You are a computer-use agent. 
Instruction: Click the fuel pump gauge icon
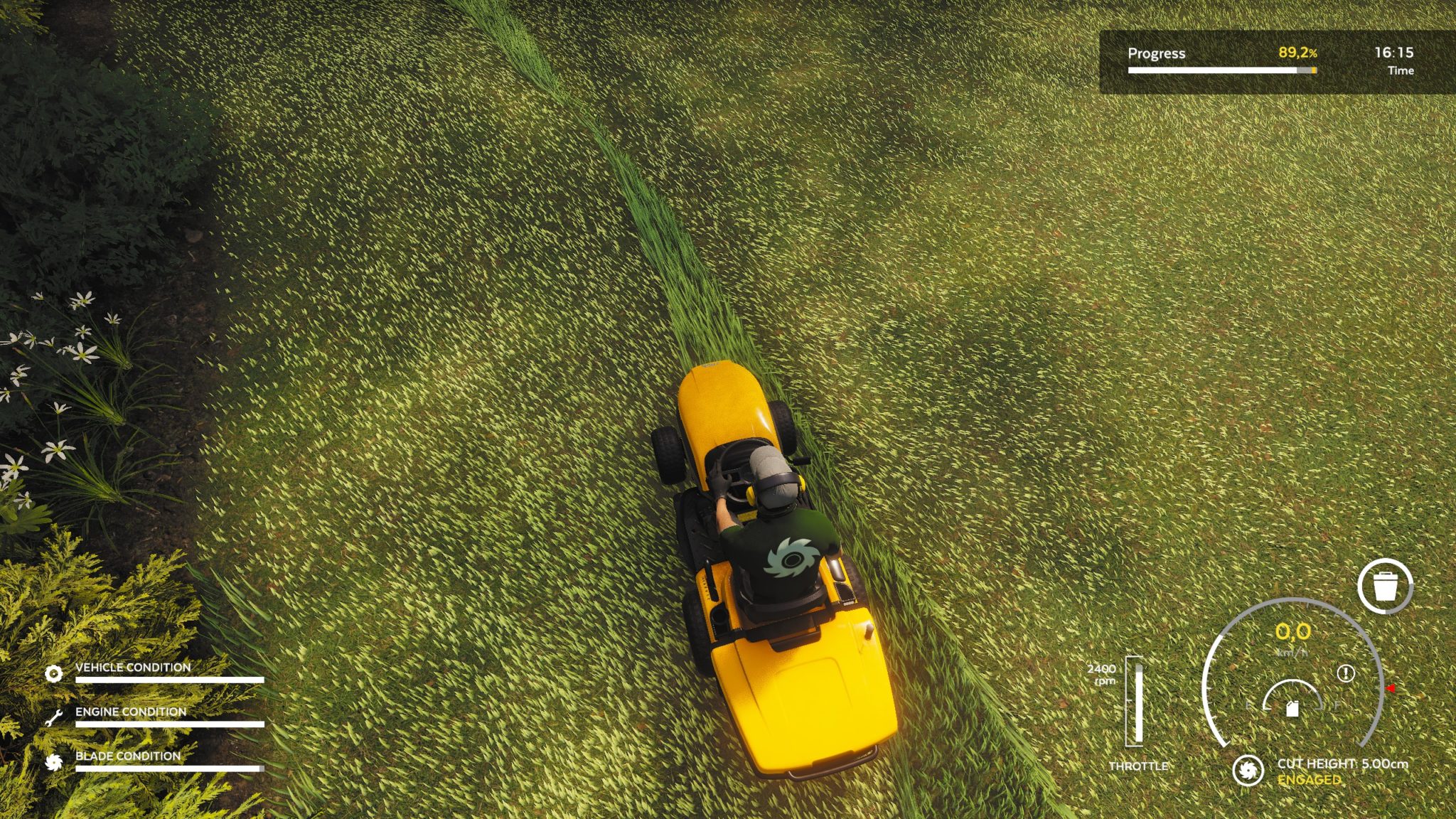pyautogui.click(x=1292, y=709)
